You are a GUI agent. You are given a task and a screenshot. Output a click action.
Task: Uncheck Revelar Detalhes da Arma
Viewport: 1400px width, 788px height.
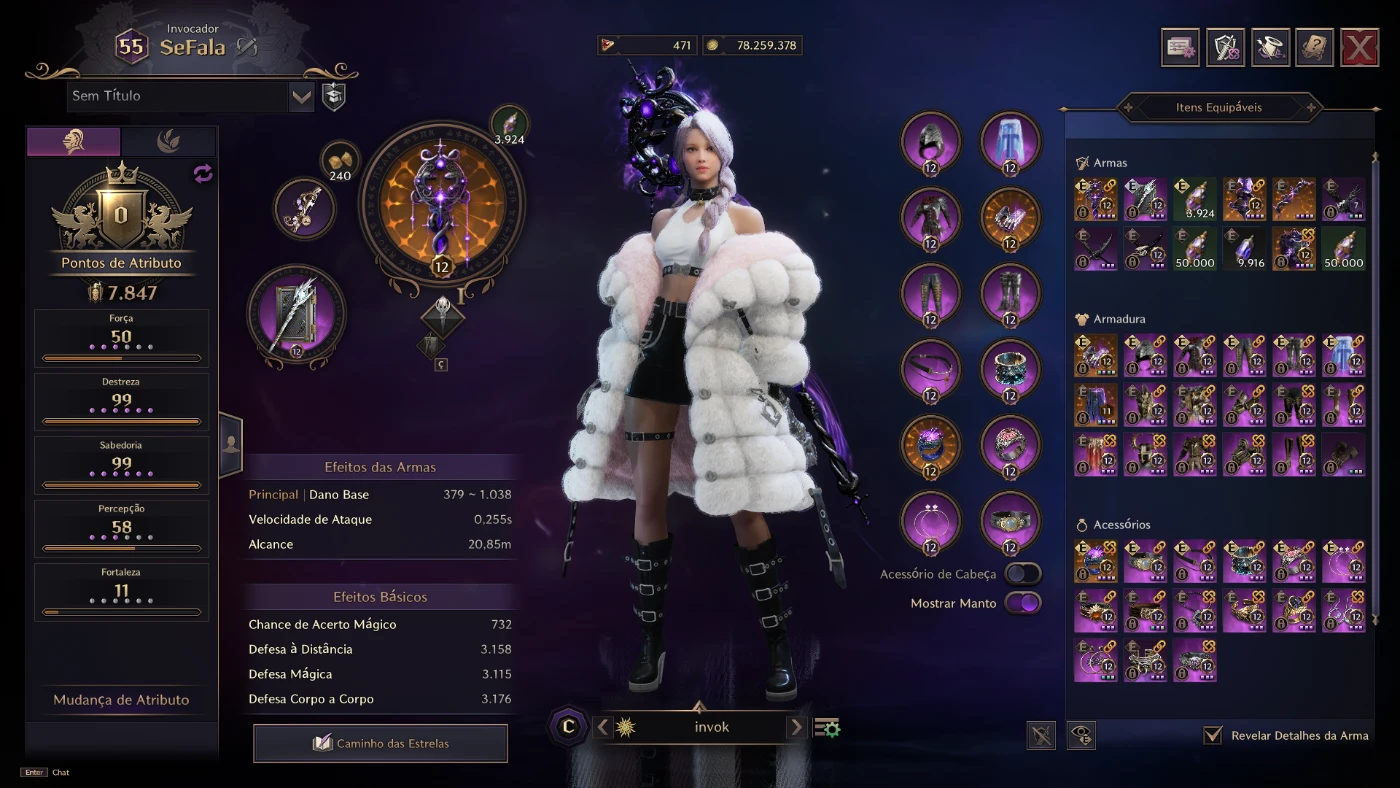pos(1213,735)
